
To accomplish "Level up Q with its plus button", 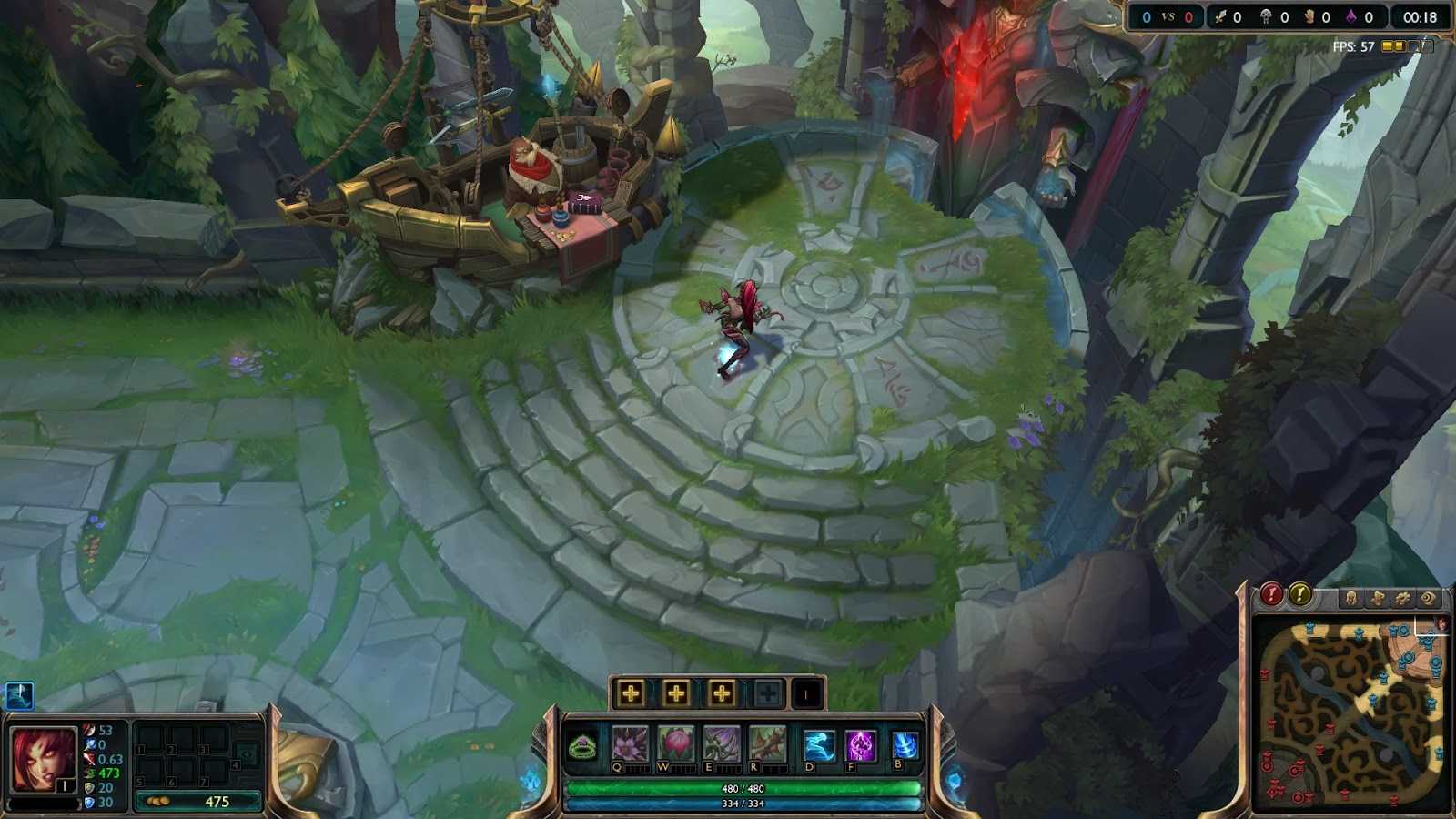I will point(632,694).
